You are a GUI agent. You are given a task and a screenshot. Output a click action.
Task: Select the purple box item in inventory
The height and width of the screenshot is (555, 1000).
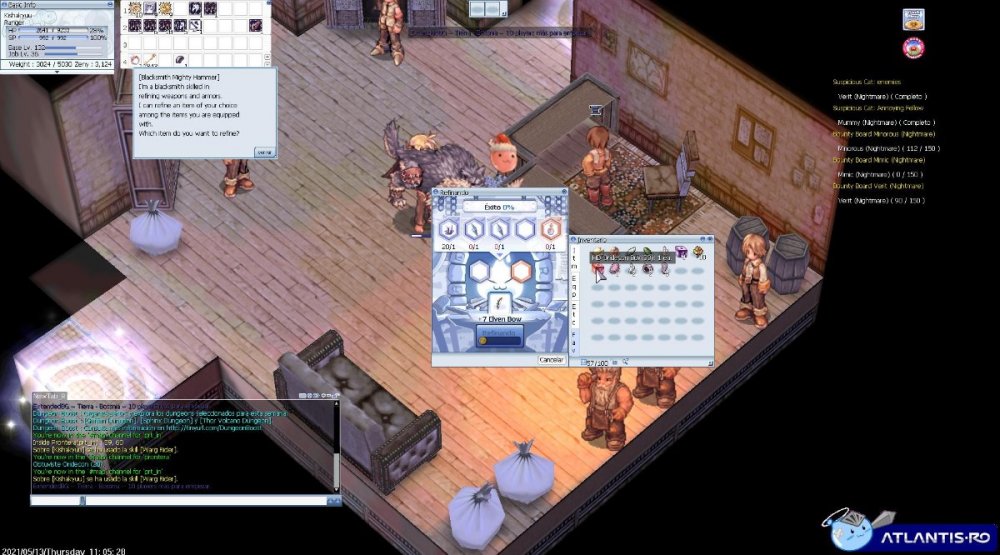coord(681,254)
